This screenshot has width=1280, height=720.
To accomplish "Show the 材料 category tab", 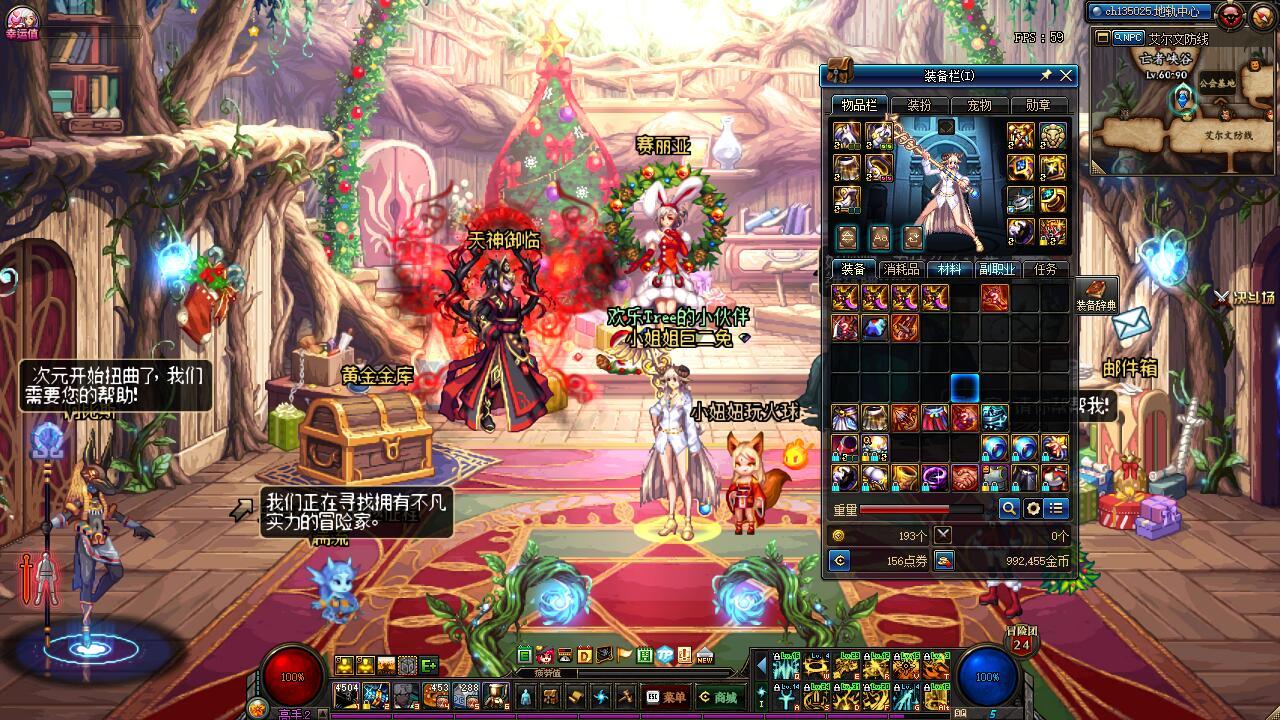I will [x=947, y=269].
